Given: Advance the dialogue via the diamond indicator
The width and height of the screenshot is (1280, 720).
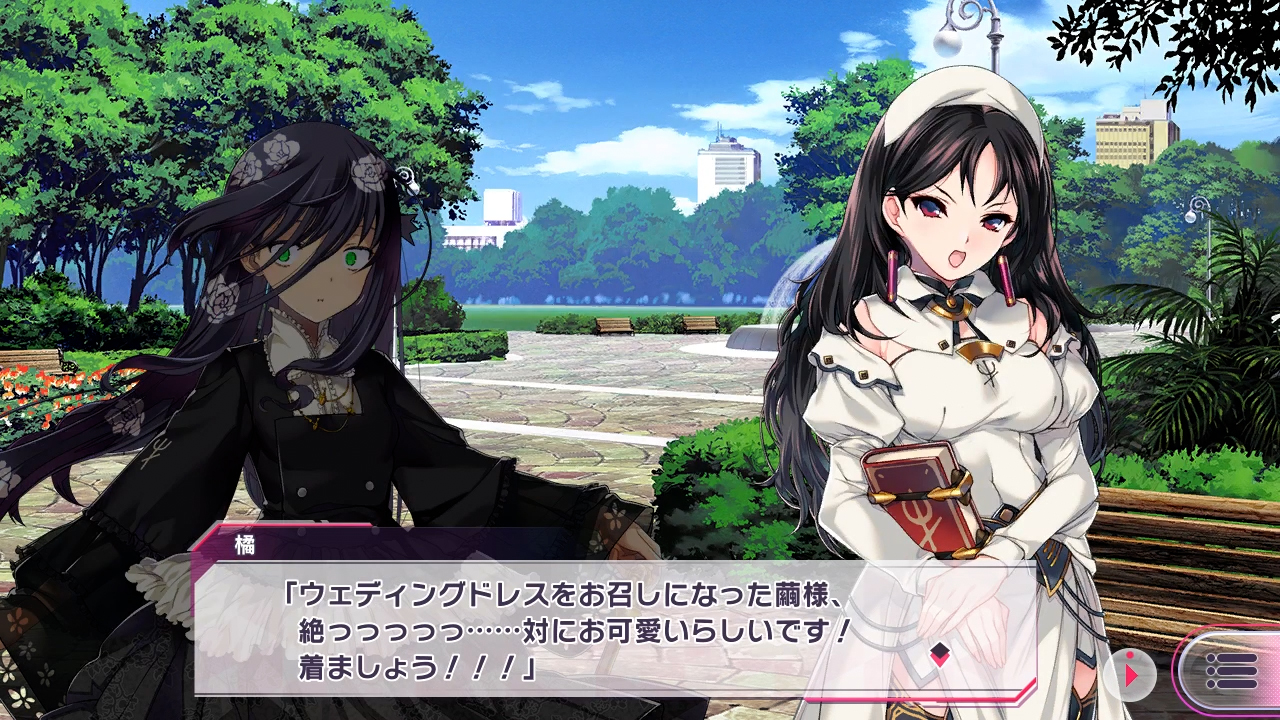Looking at the screenshot, I should tap(938, 655).
